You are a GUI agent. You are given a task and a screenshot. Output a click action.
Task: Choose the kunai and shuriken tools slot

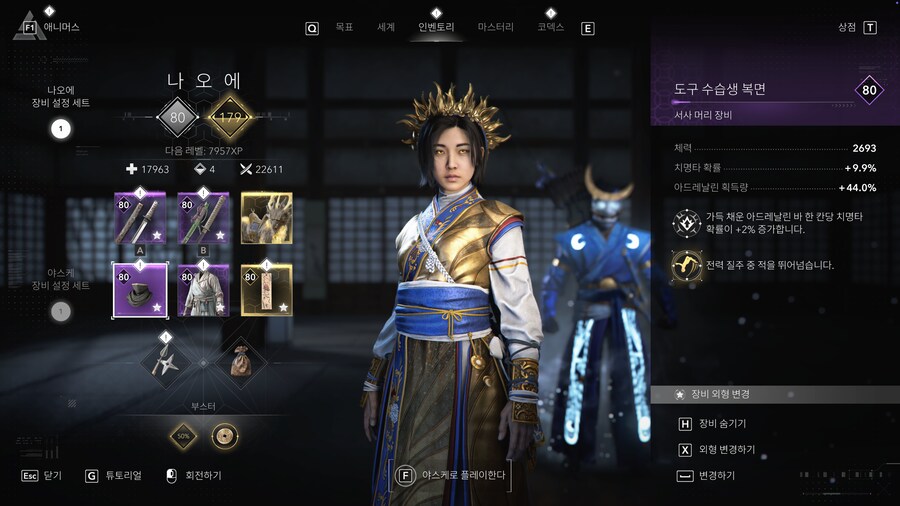tap(166, 361)
